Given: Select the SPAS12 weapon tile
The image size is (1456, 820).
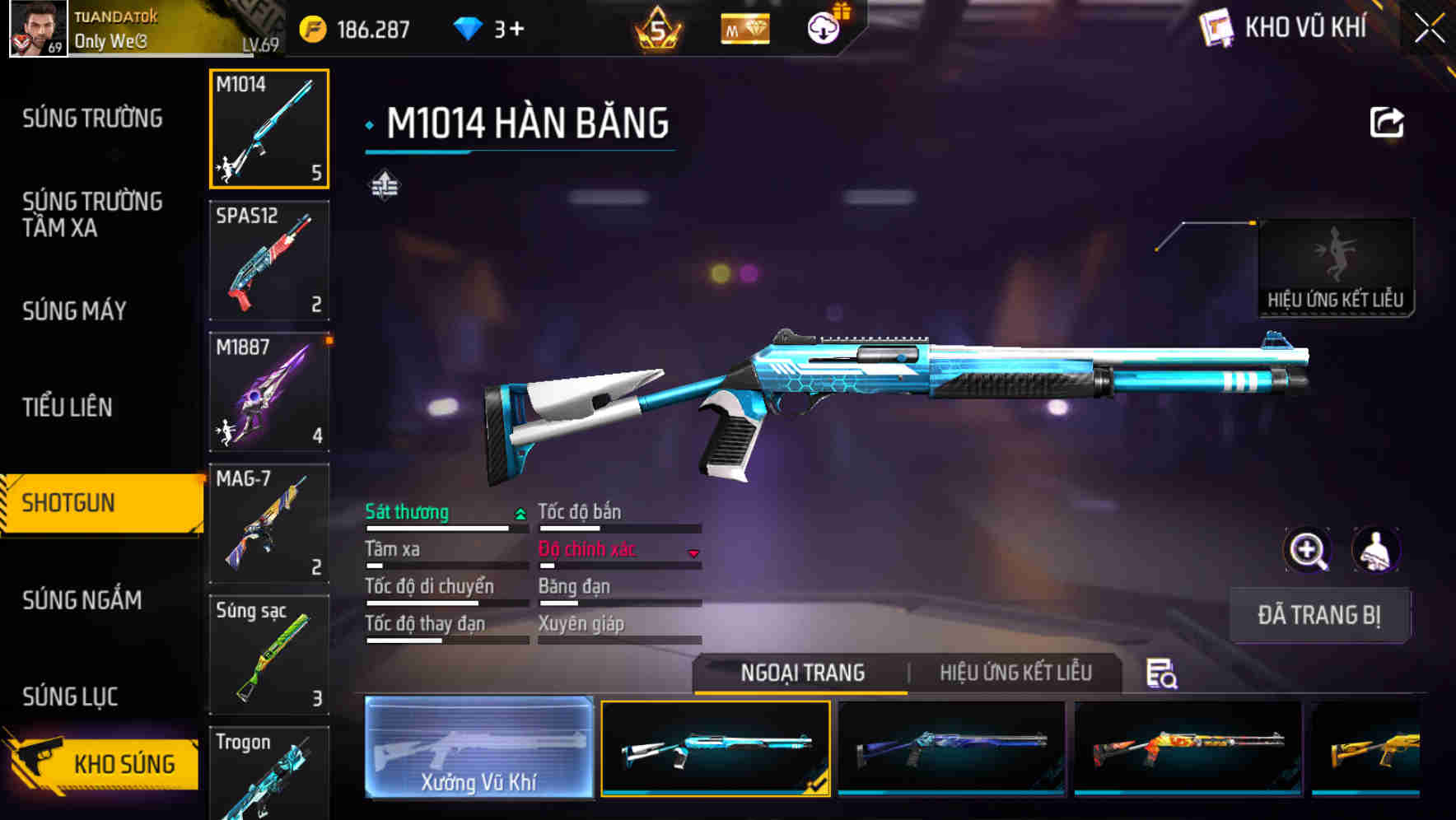Looking at the screenshot, I should [x=269, y=260].
